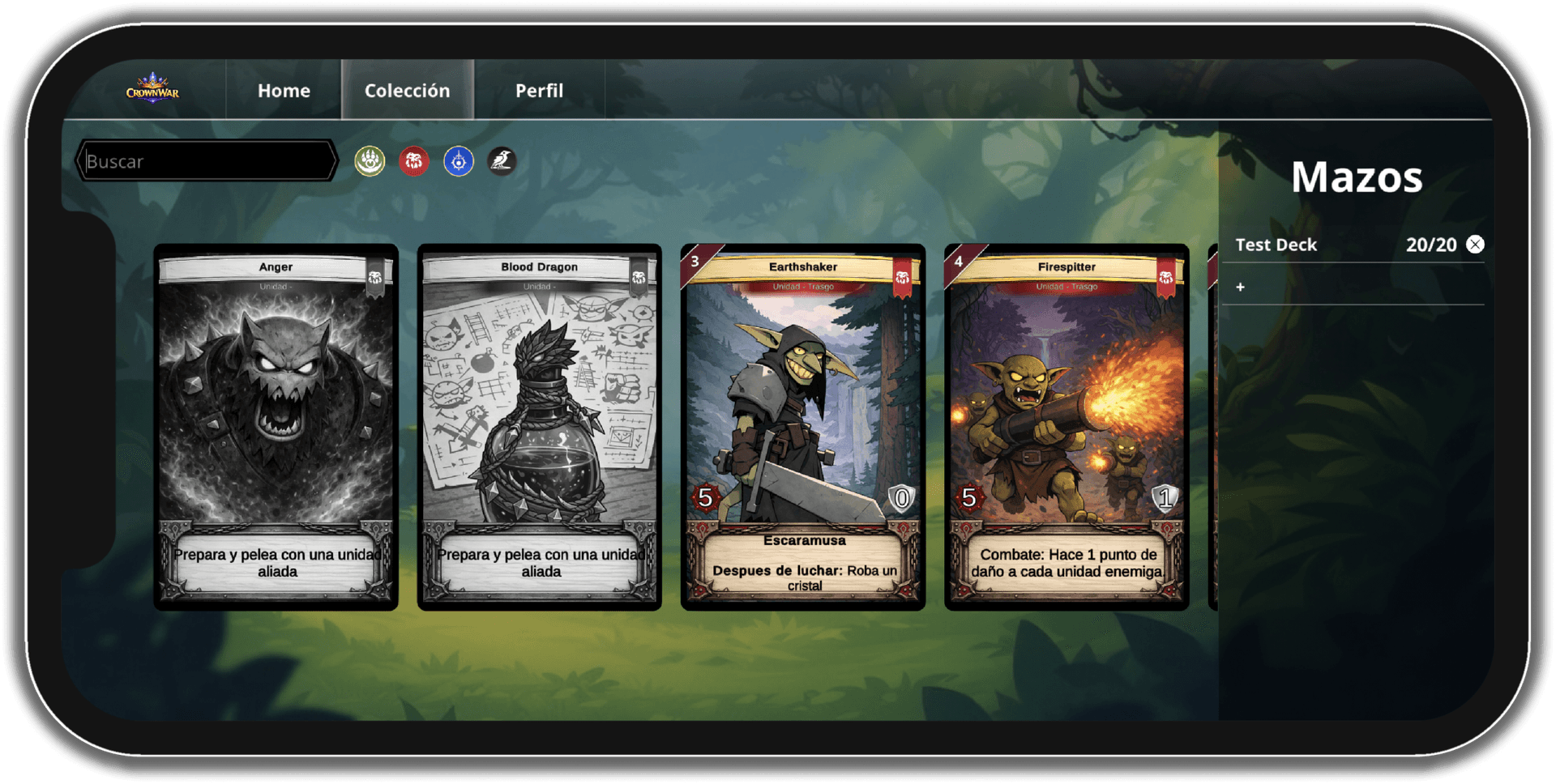Toggle the red skull faction filter
This screenshot has height=784, width=1556.
coord(413,162)
